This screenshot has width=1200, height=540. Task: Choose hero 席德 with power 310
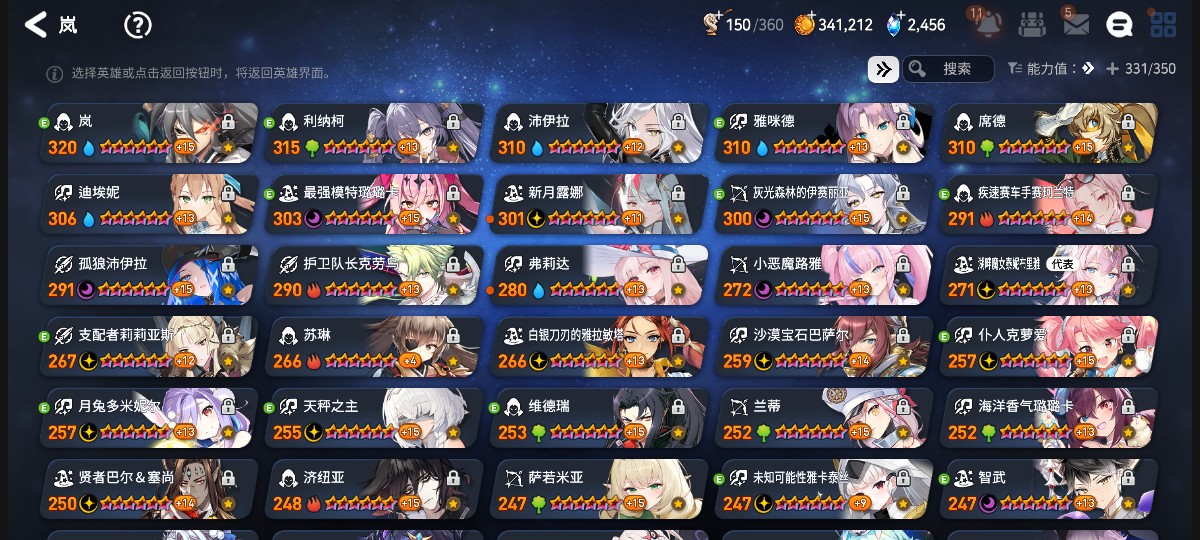coord(1050,133)
